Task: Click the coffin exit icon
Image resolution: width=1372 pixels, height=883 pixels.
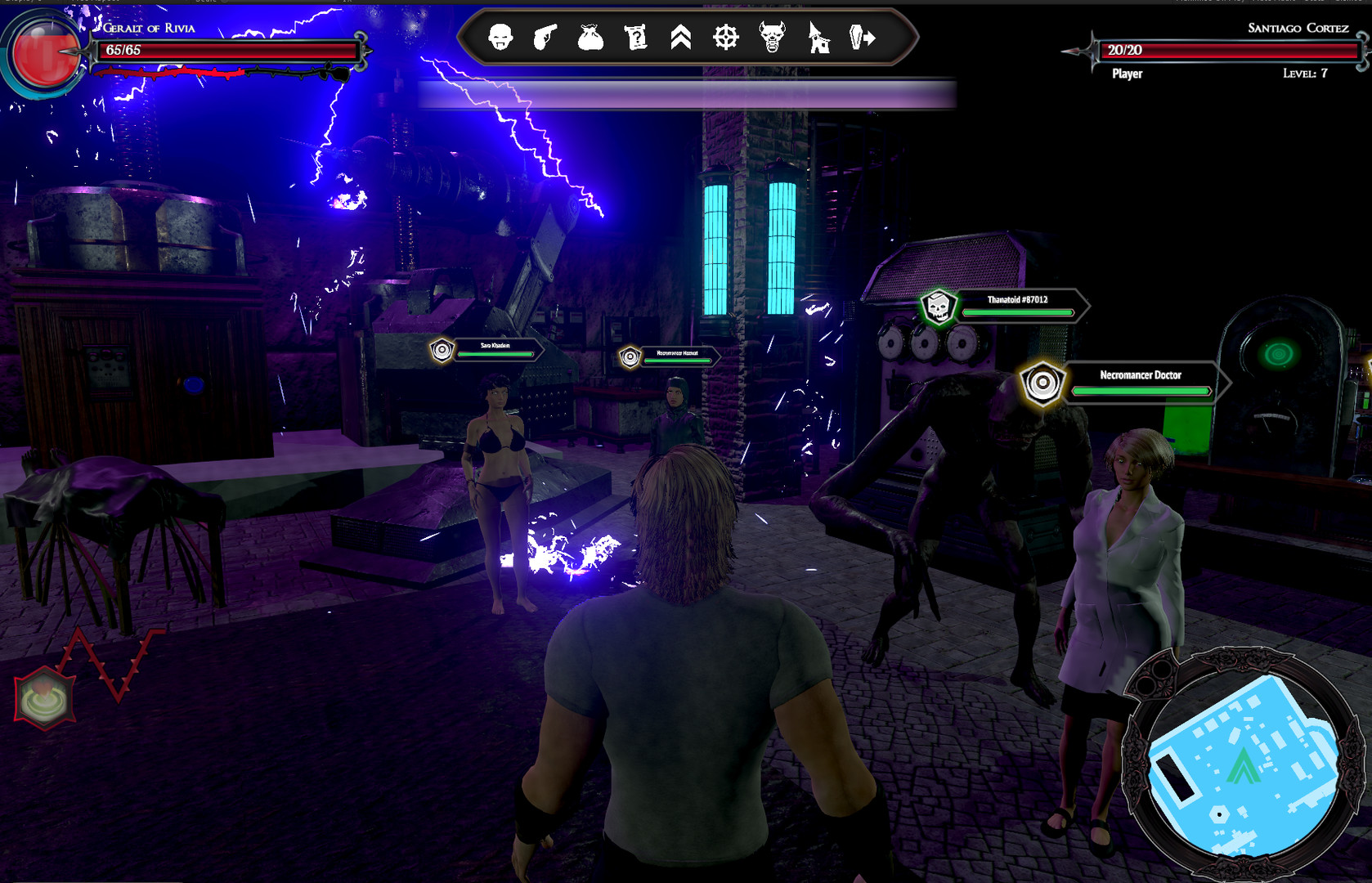Action: tap(862, 38)
